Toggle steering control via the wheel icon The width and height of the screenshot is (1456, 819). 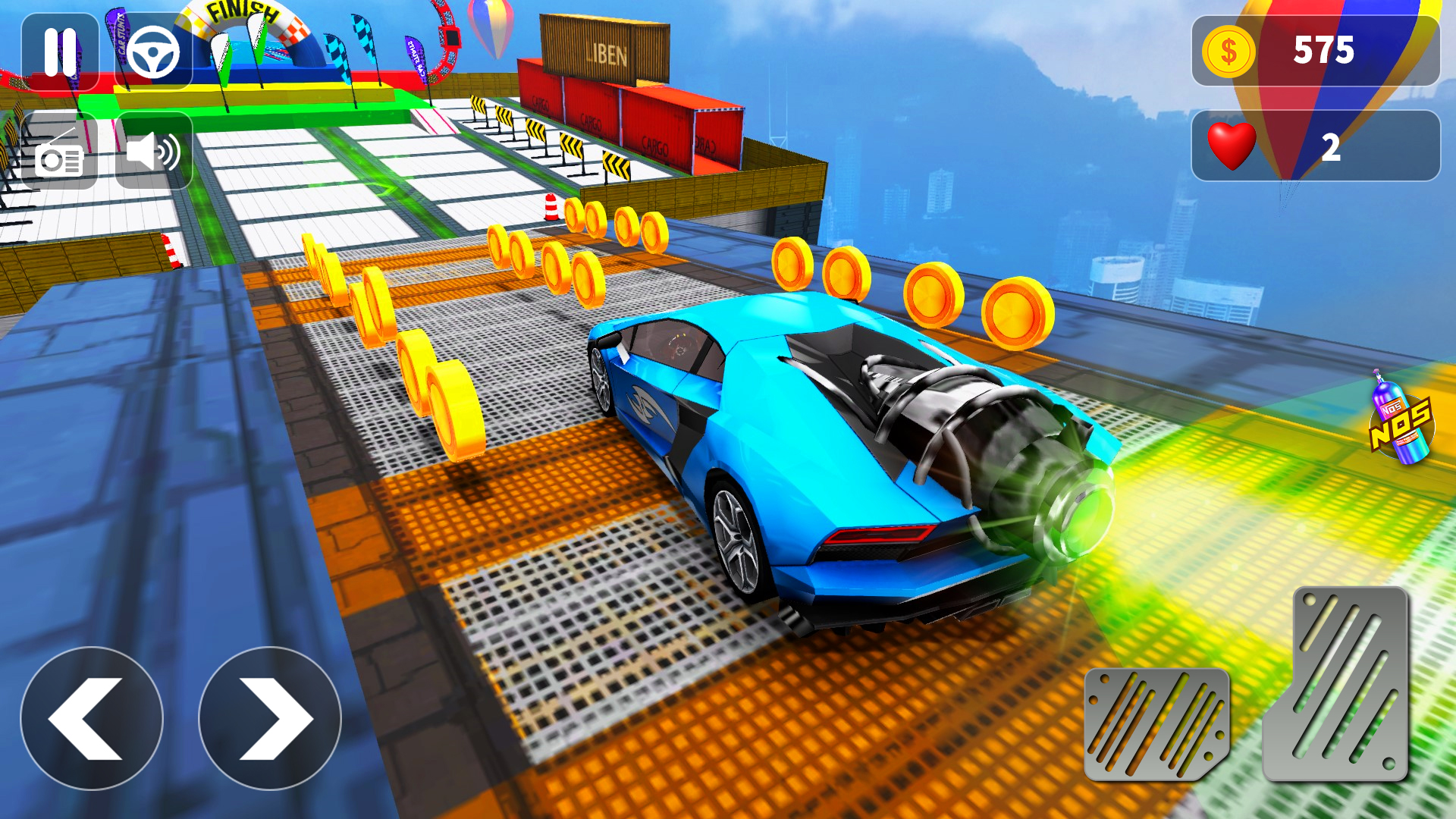tap(154, 52)
